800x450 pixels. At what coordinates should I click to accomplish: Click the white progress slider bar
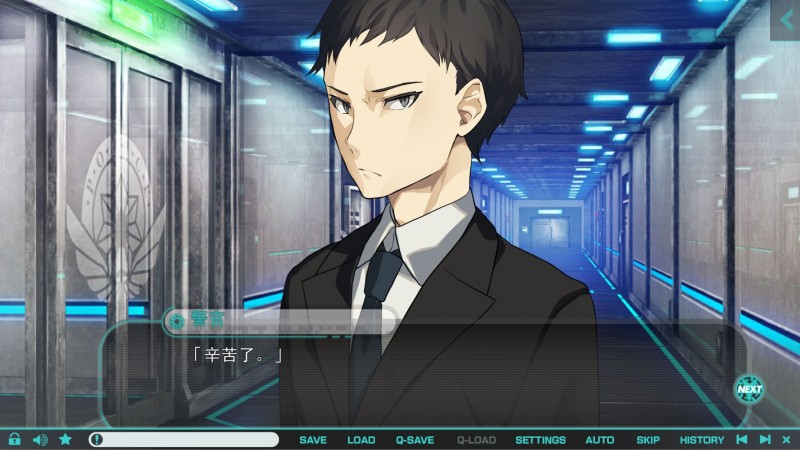coord(183,439)
